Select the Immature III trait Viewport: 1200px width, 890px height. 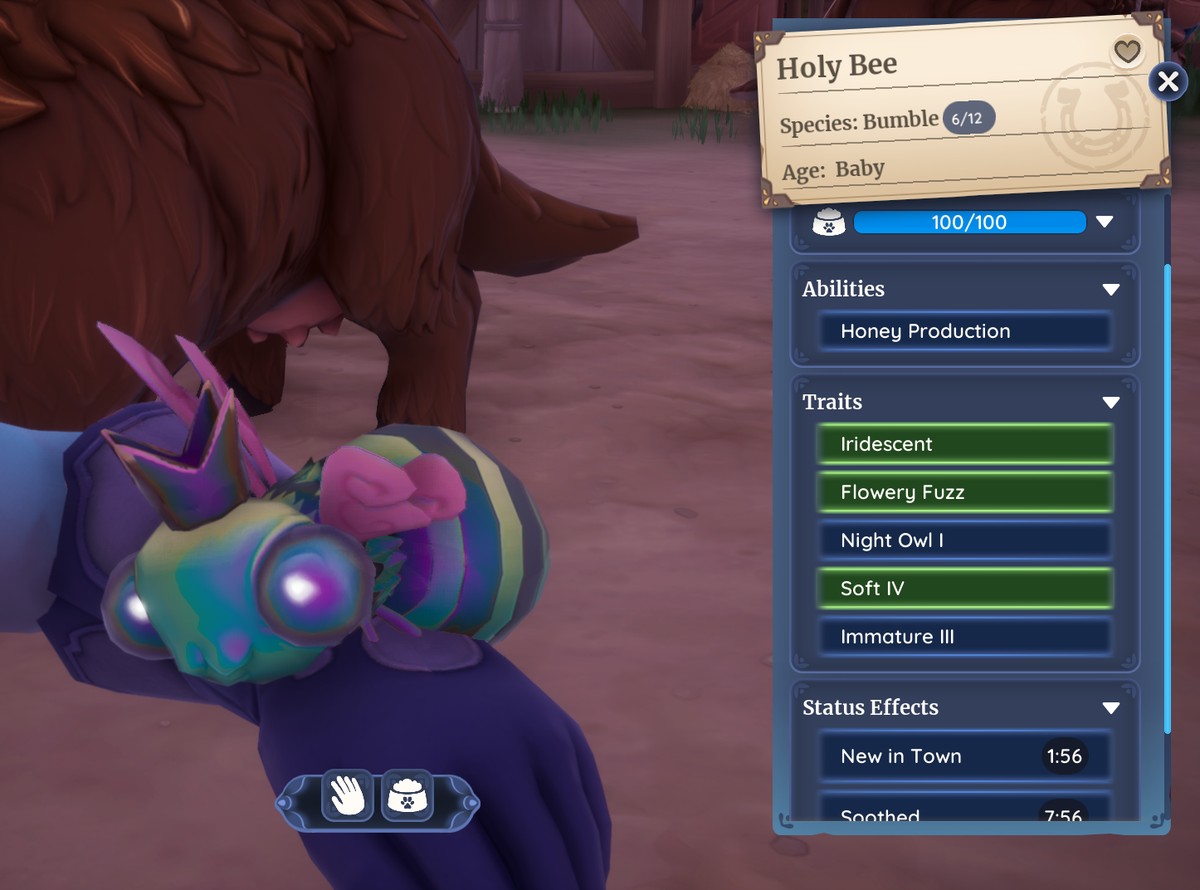point(965,636)
